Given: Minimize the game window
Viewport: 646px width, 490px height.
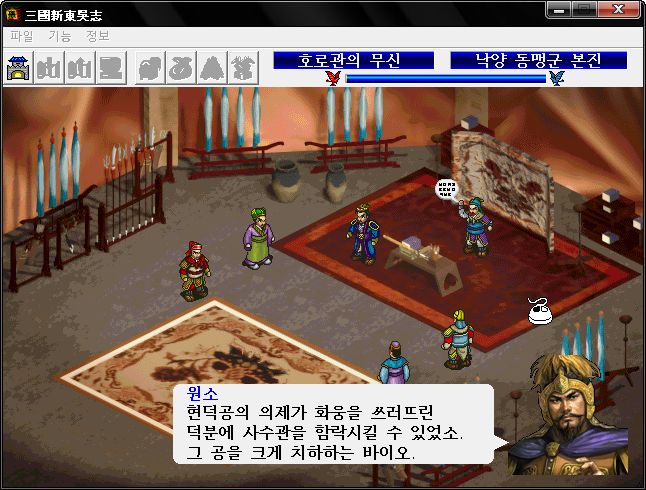Looking at the screenshot, I should (x=560, y=10).
